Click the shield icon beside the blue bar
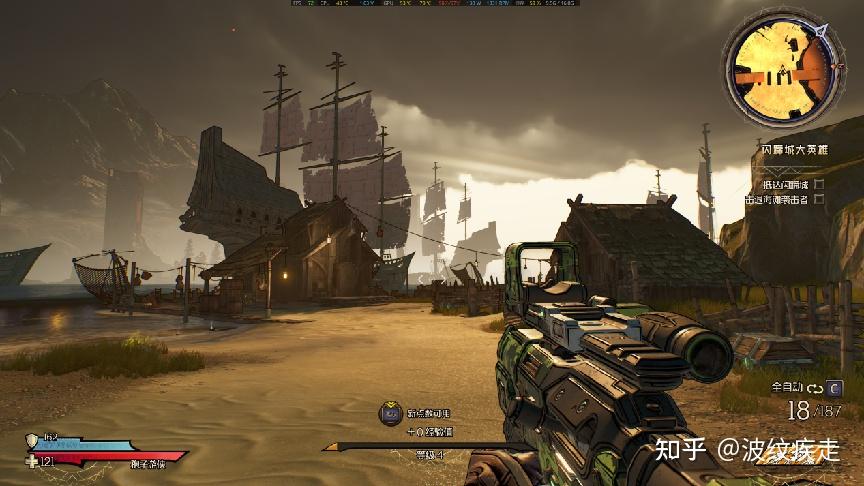The image size is (864, 486). point(32,440)
